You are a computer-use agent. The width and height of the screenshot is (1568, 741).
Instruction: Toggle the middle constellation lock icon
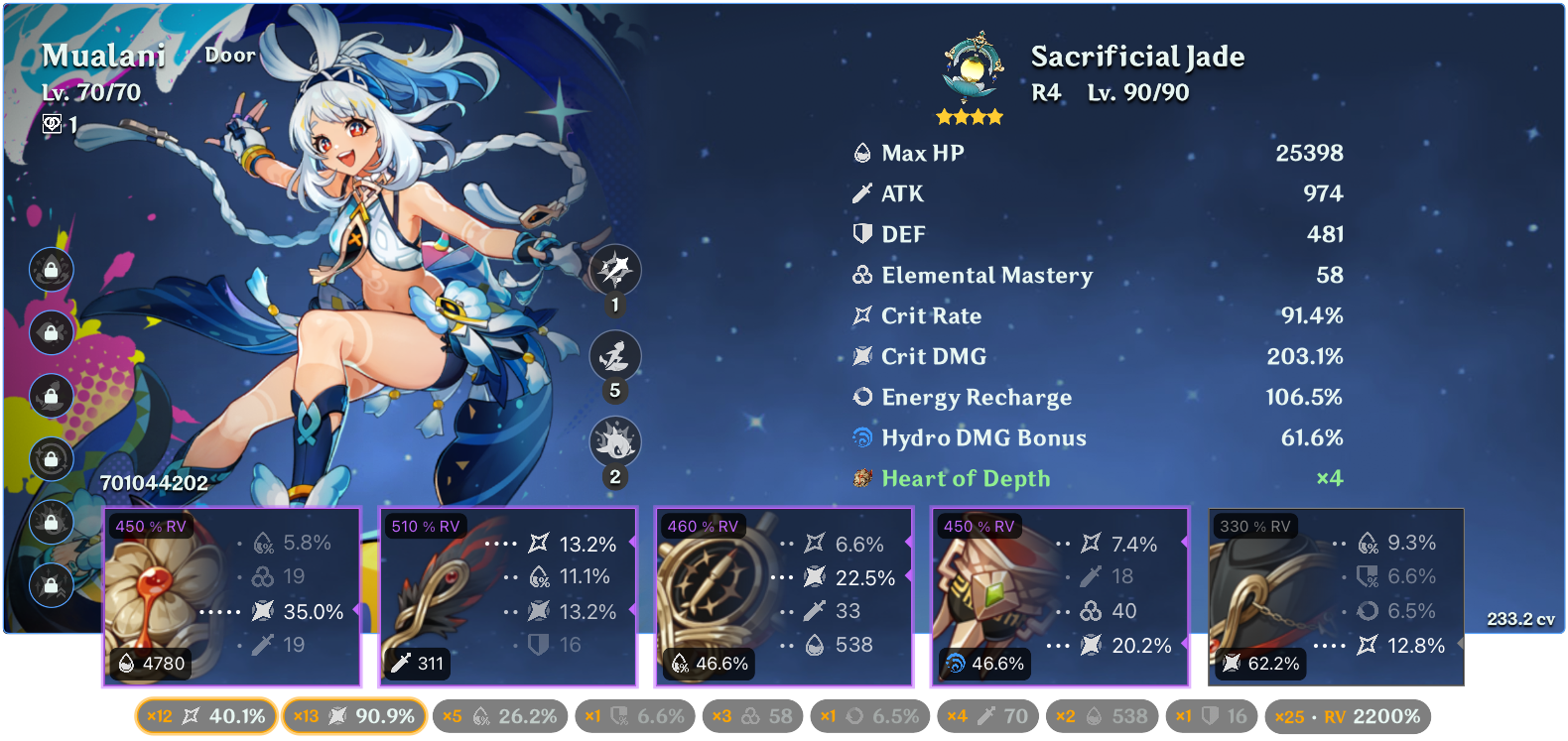tap(50, 396)
